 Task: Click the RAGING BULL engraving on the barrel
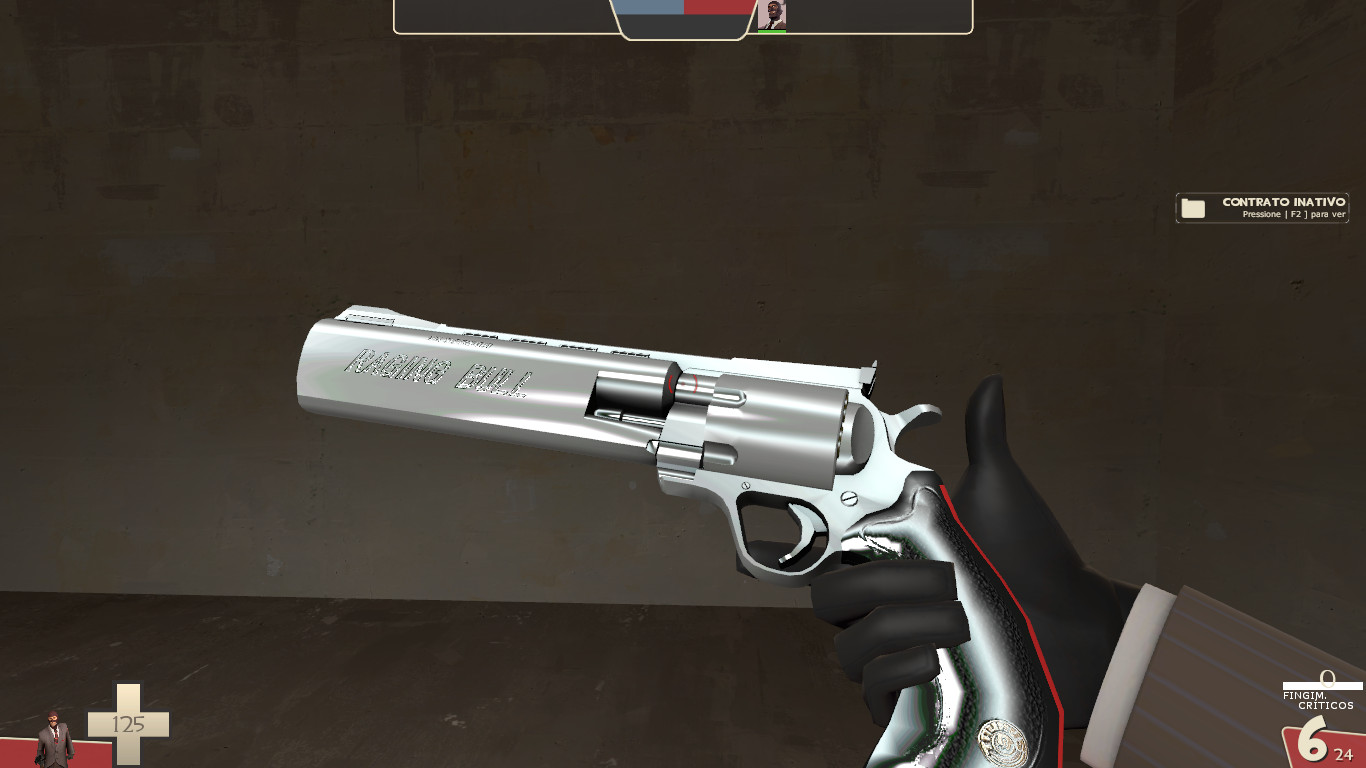click(x=435, y=373)
